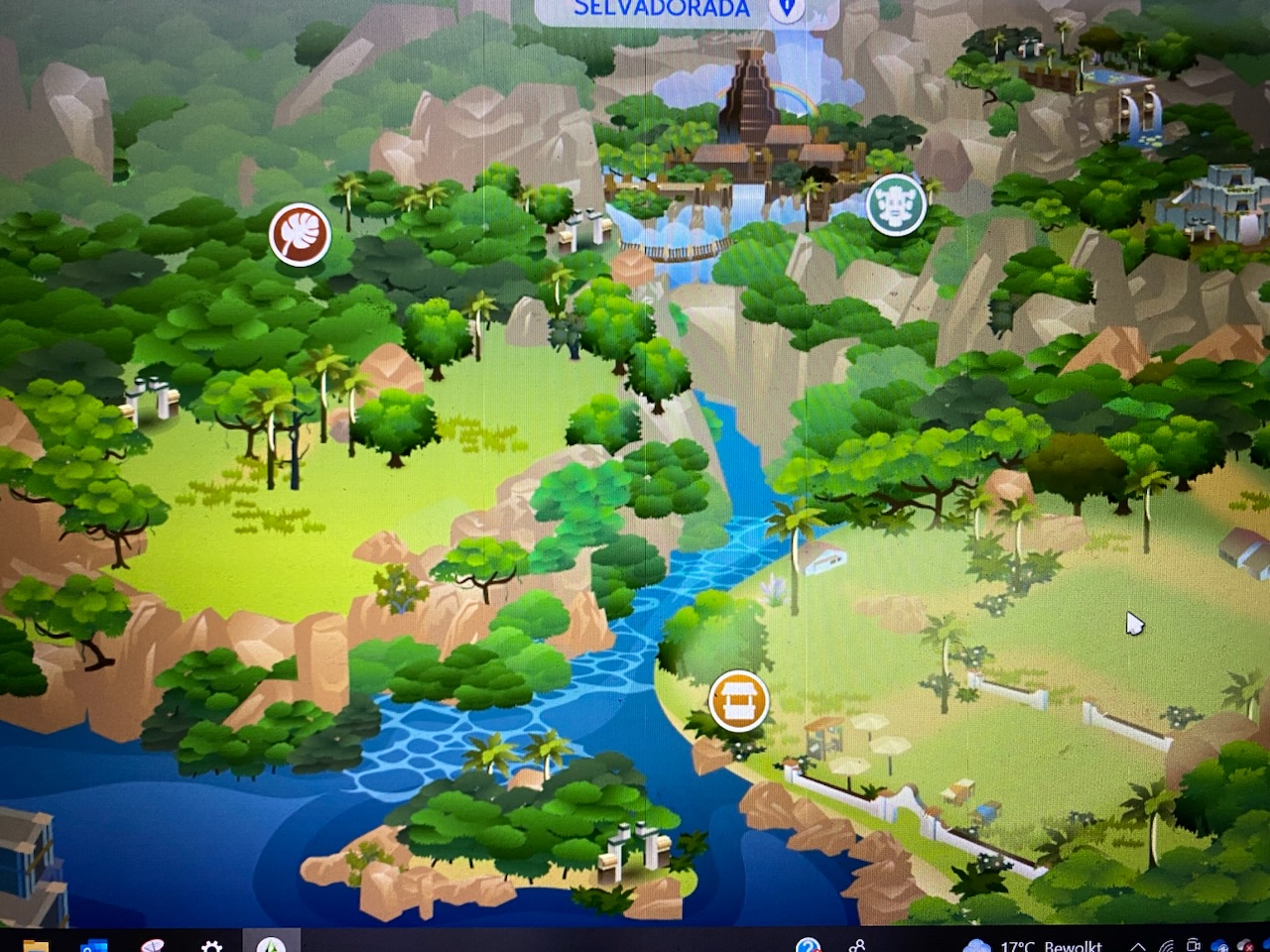Click The Sims 4 taskbar icon
This screenshot has width=1270, height=952.
click(x=271, y=946)
